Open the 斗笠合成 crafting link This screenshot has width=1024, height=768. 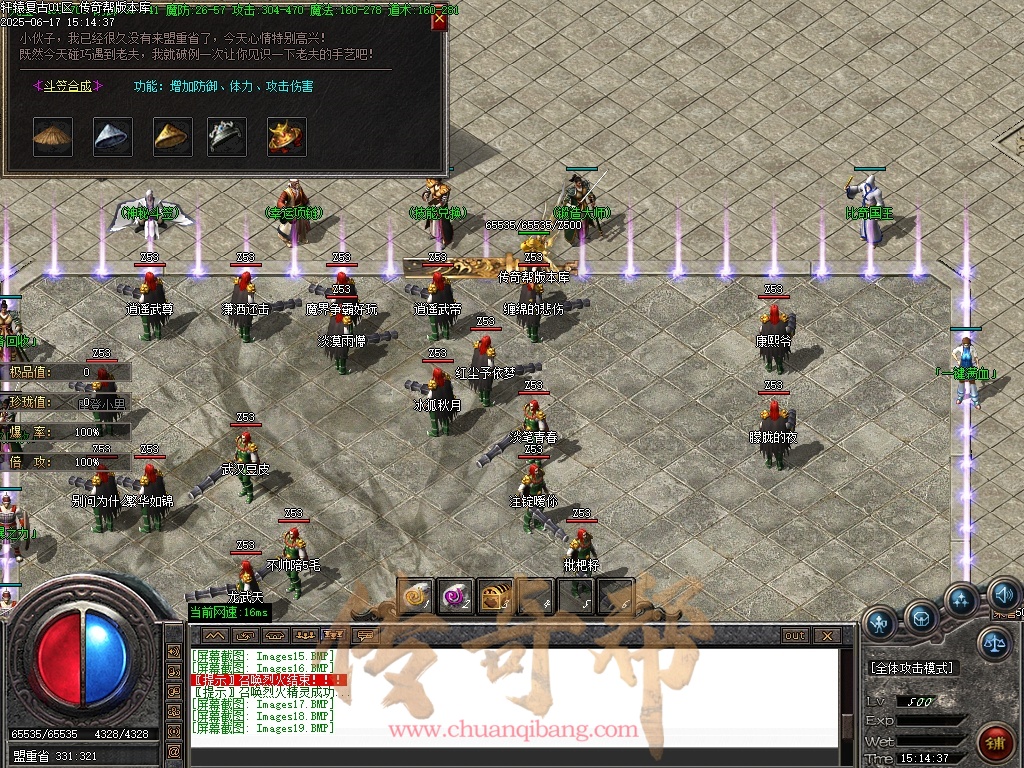[x=62, y=86]
